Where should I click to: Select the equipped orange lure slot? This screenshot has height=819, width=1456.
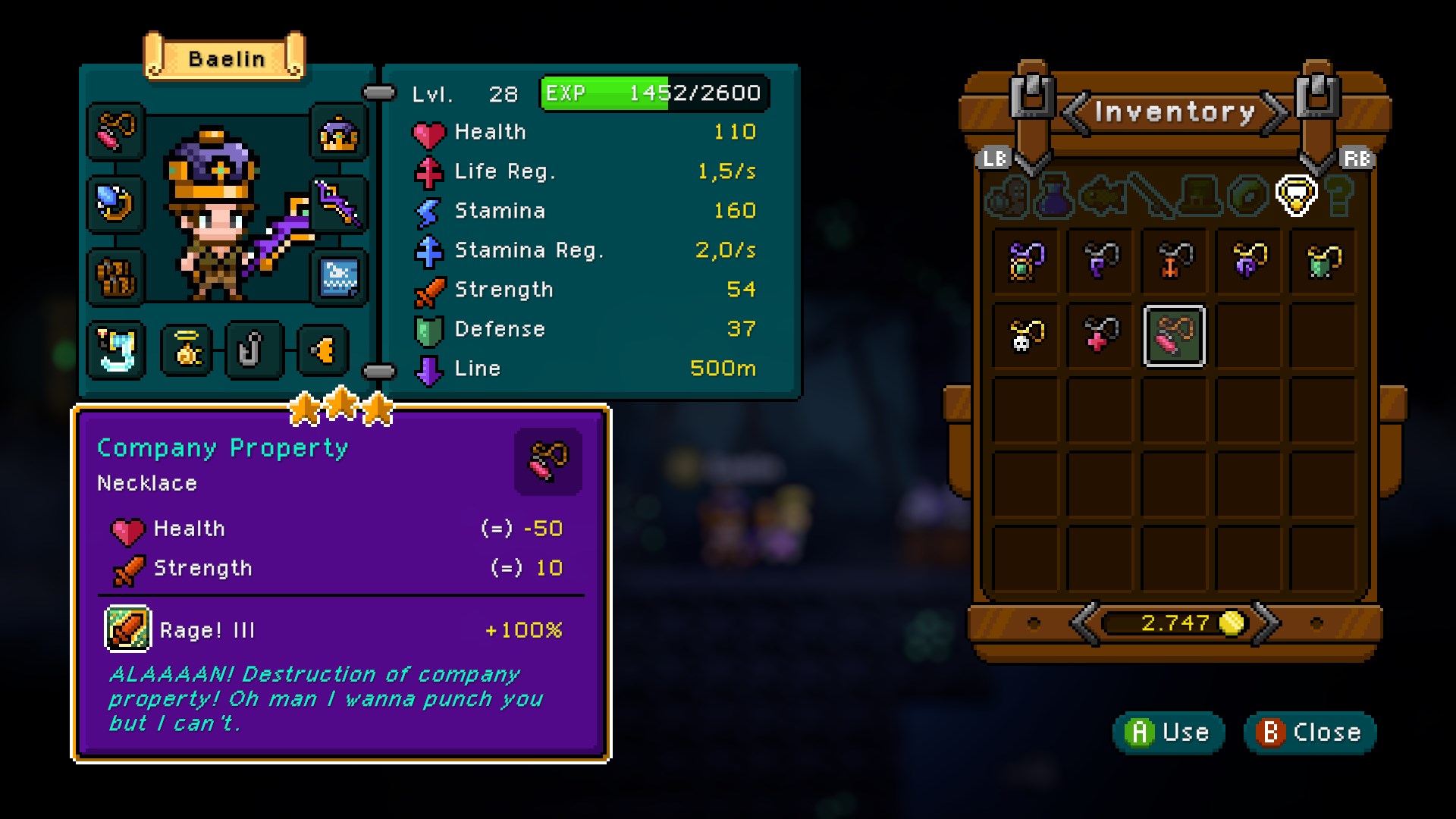pos(324,350)
